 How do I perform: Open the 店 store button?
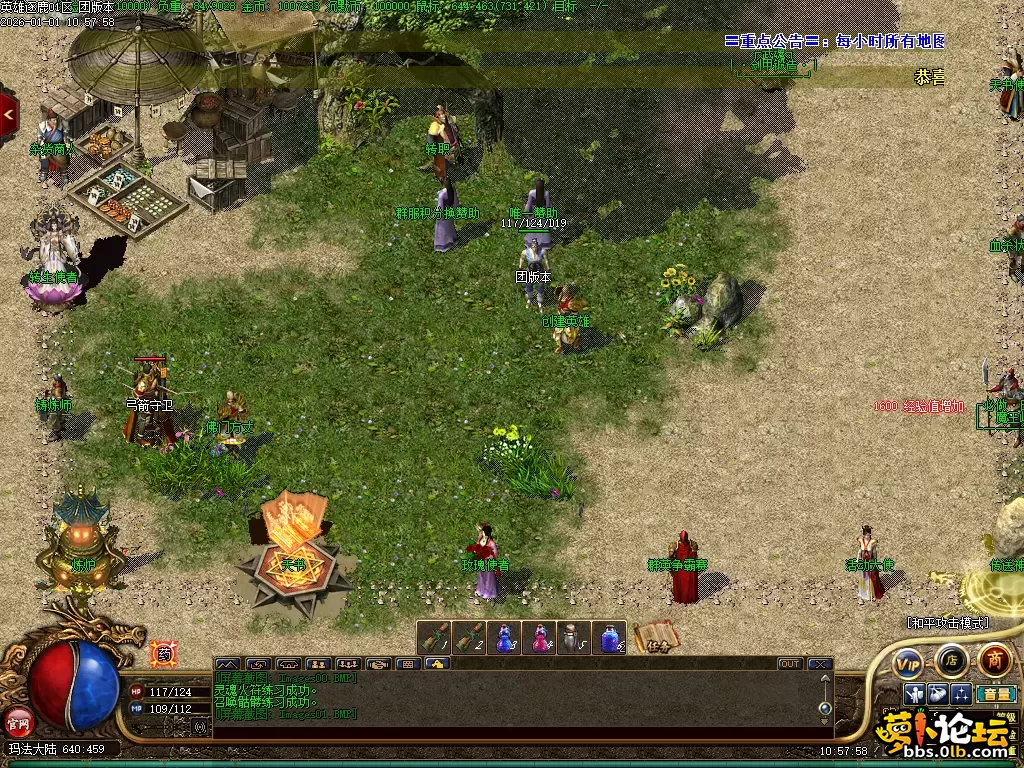(x=951, y=660)
